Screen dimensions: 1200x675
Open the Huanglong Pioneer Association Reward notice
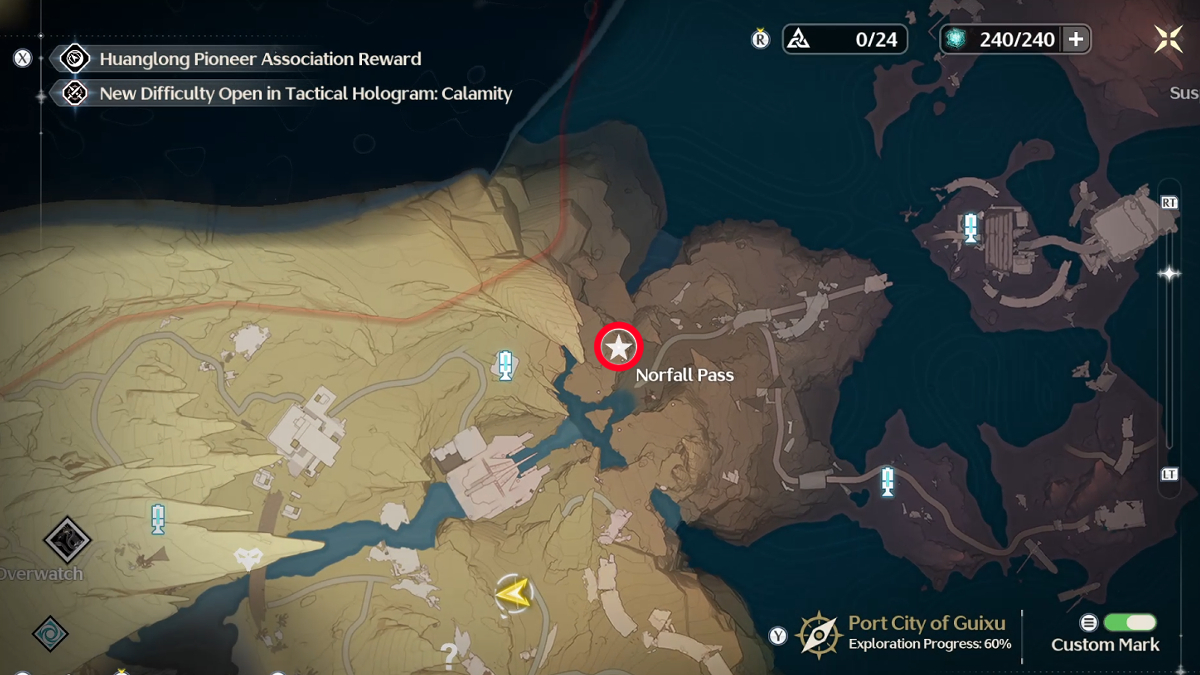pyautogui.click(x=260, y=59)
